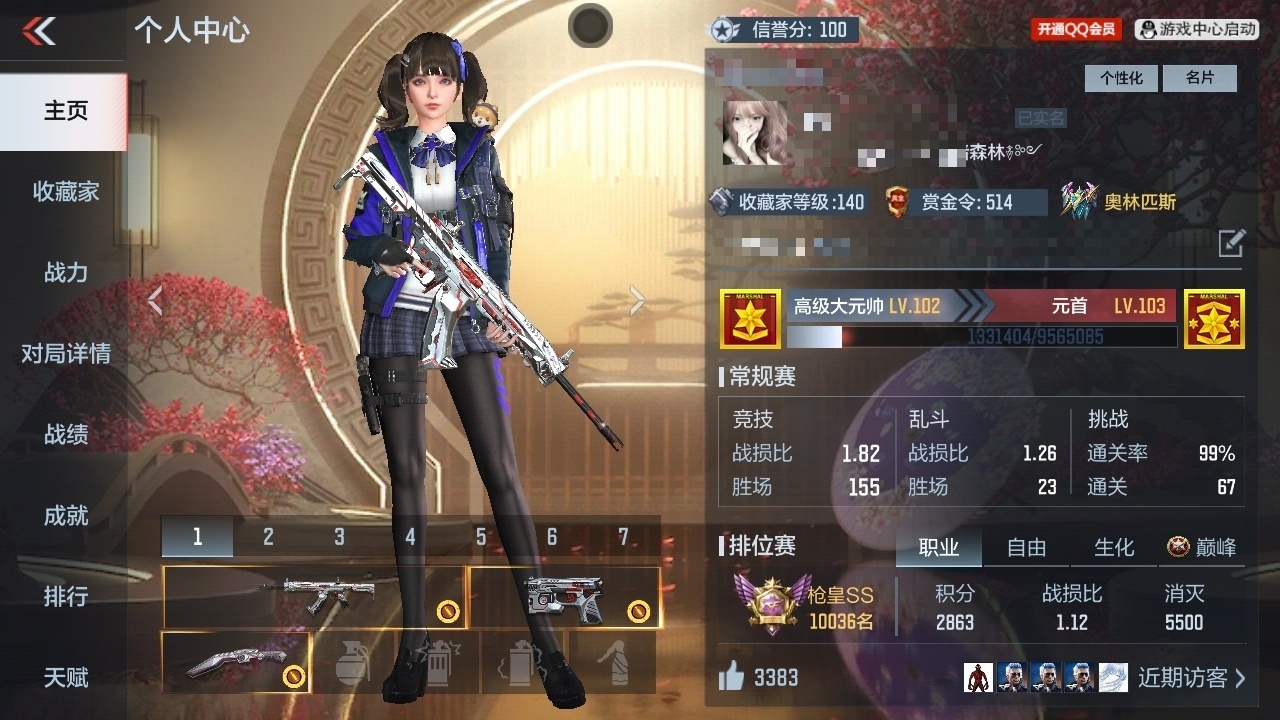
Task: Collapse character view using the left arrow
Action: pyautogui.click(x=155, y=299)
